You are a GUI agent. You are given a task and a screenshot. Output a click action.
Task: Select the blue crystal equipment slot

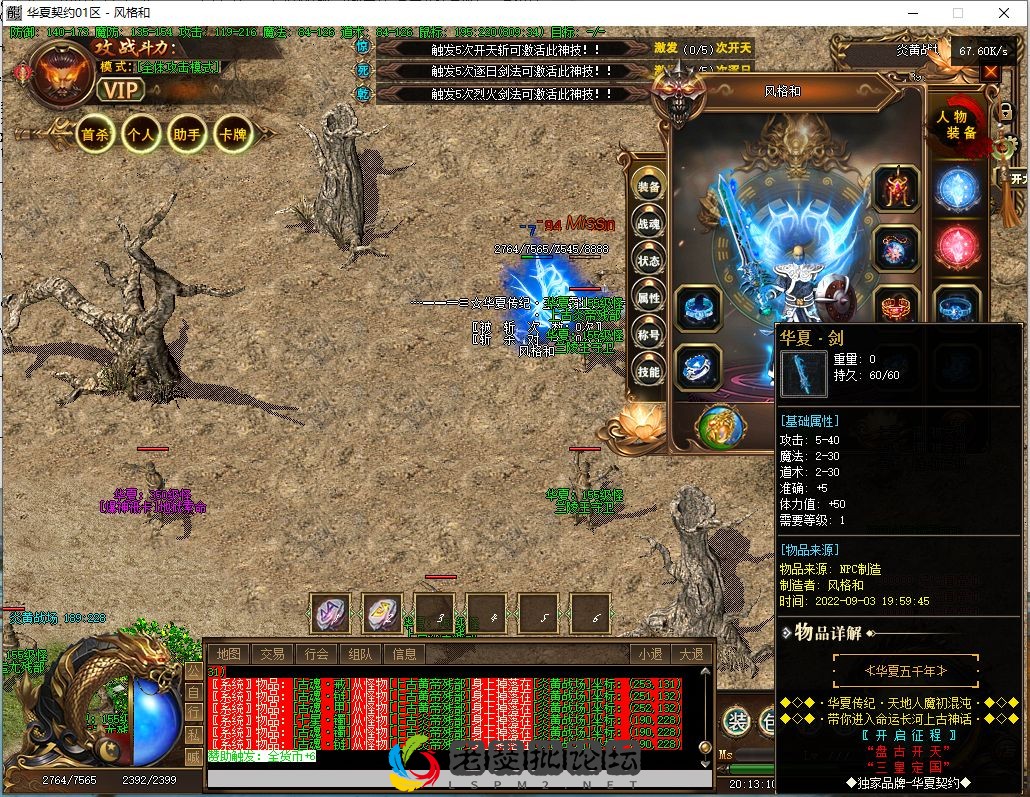coord(956,188)
